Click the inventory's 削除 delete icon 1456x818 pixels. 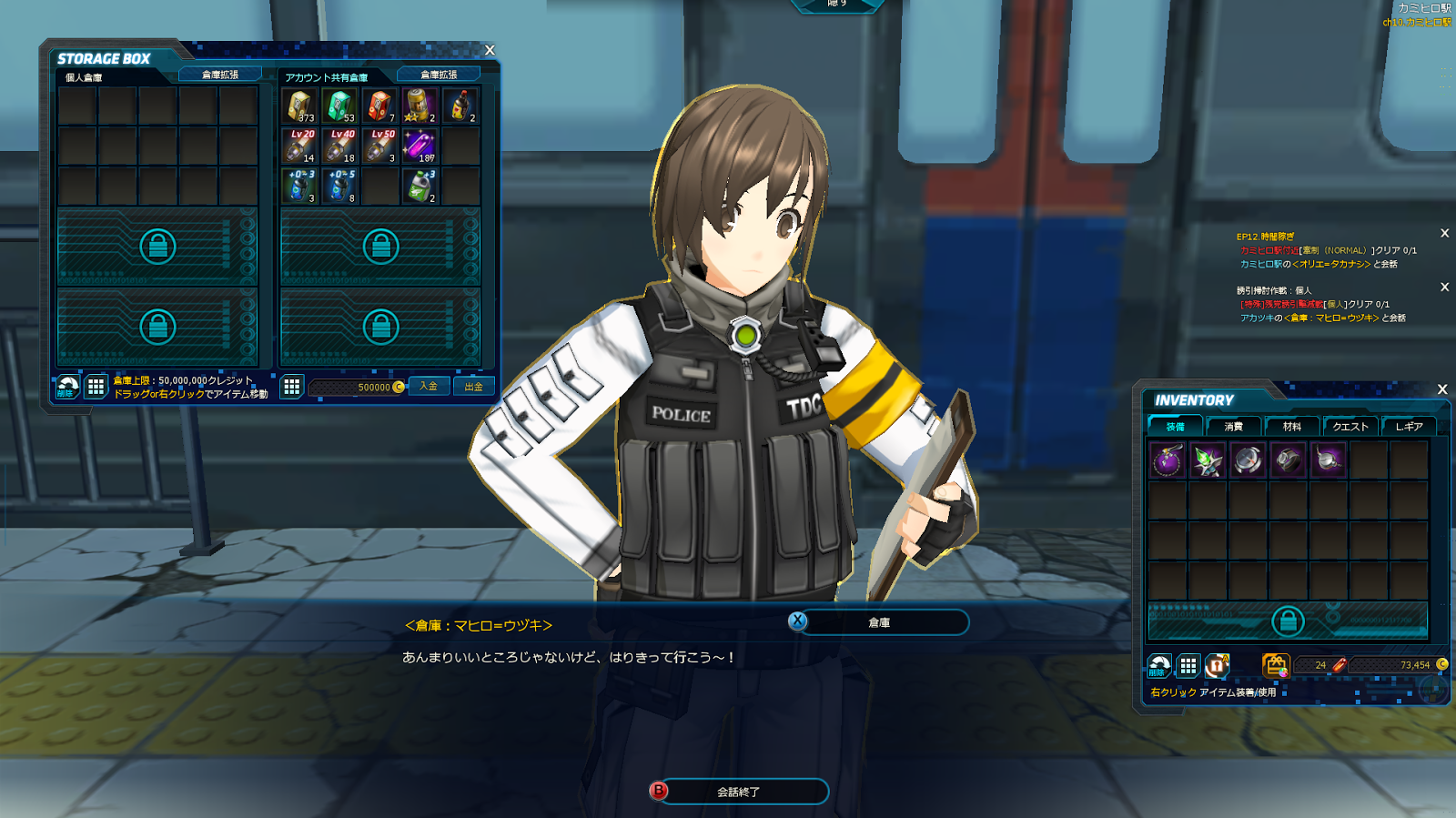pyautogui.click(x=1158, y=666)
